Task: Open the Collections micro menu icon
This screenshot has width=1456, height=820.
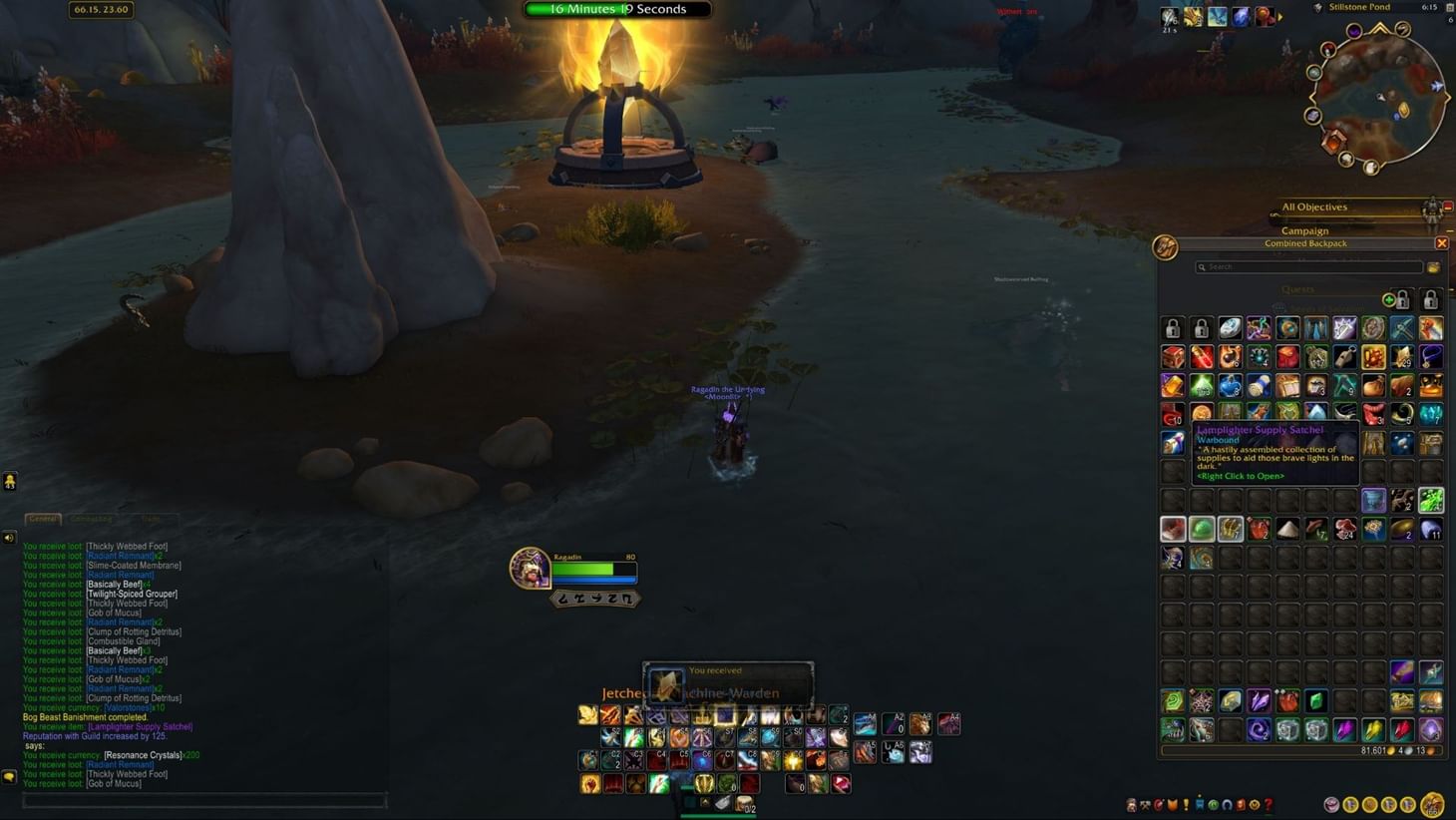Action: (1228, 804)
